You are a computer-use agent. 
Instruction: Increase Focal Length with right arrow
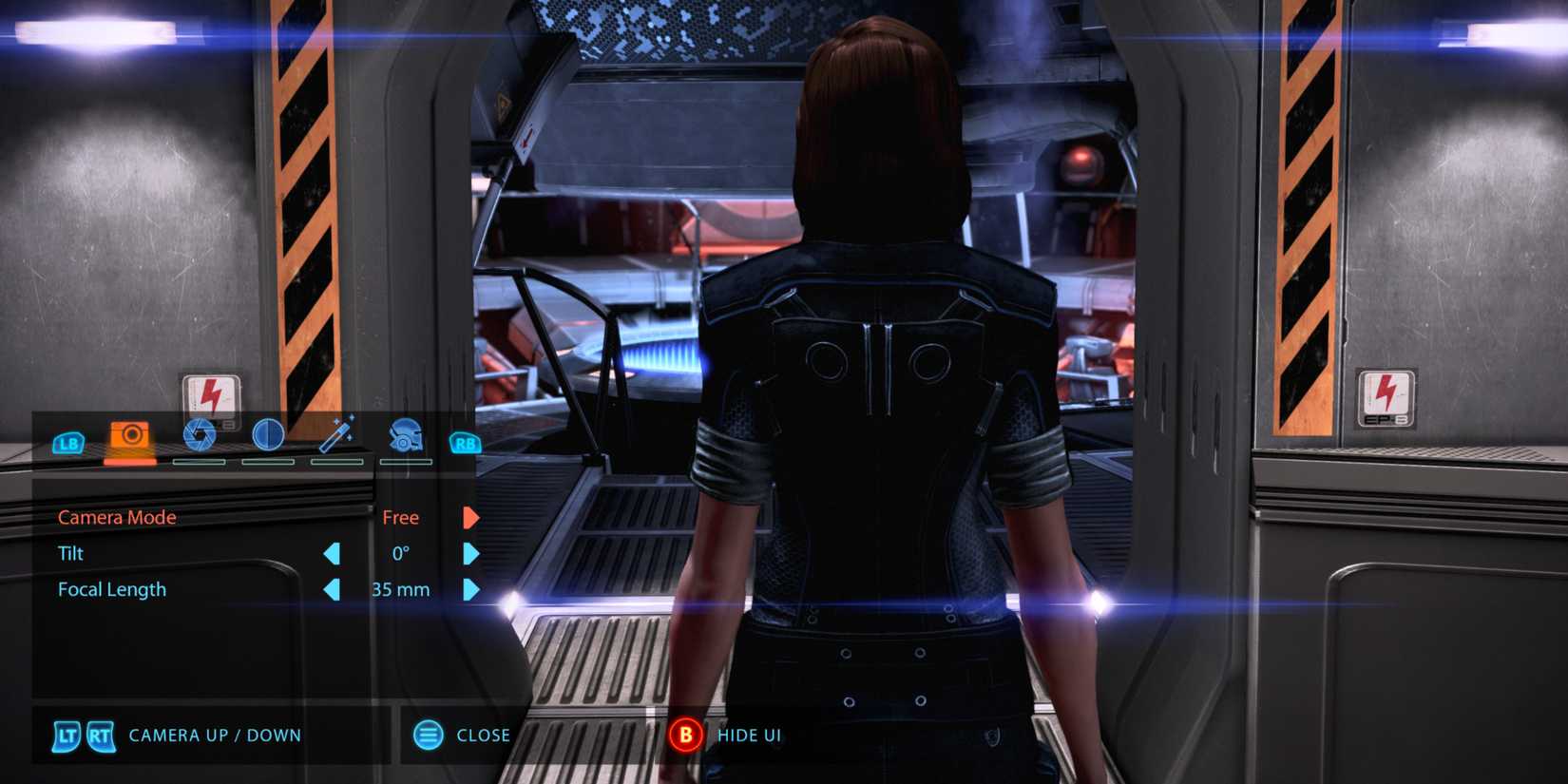tap(472, 589)
